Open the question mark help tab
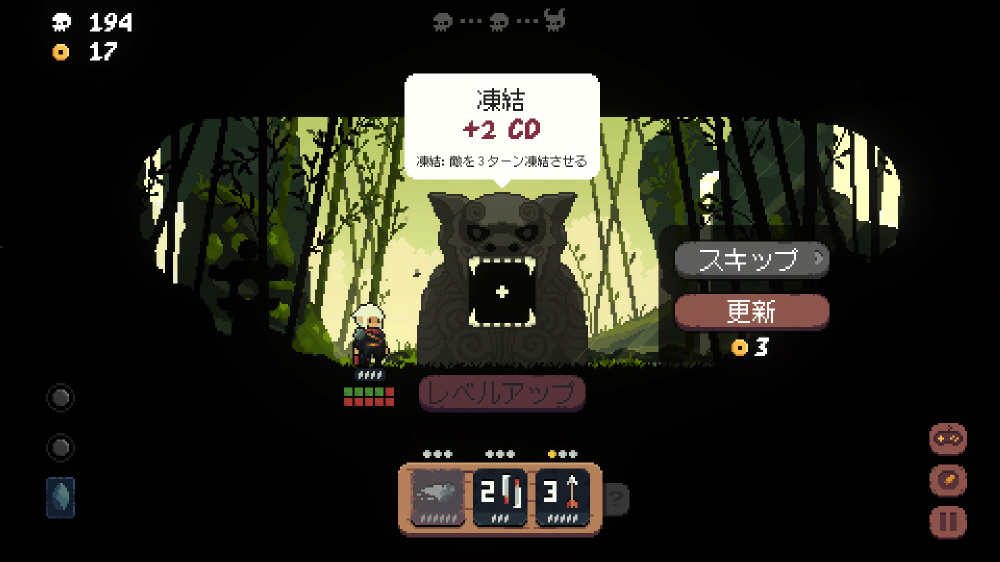This screenshot has height=562, width=1000. [617, 497]
